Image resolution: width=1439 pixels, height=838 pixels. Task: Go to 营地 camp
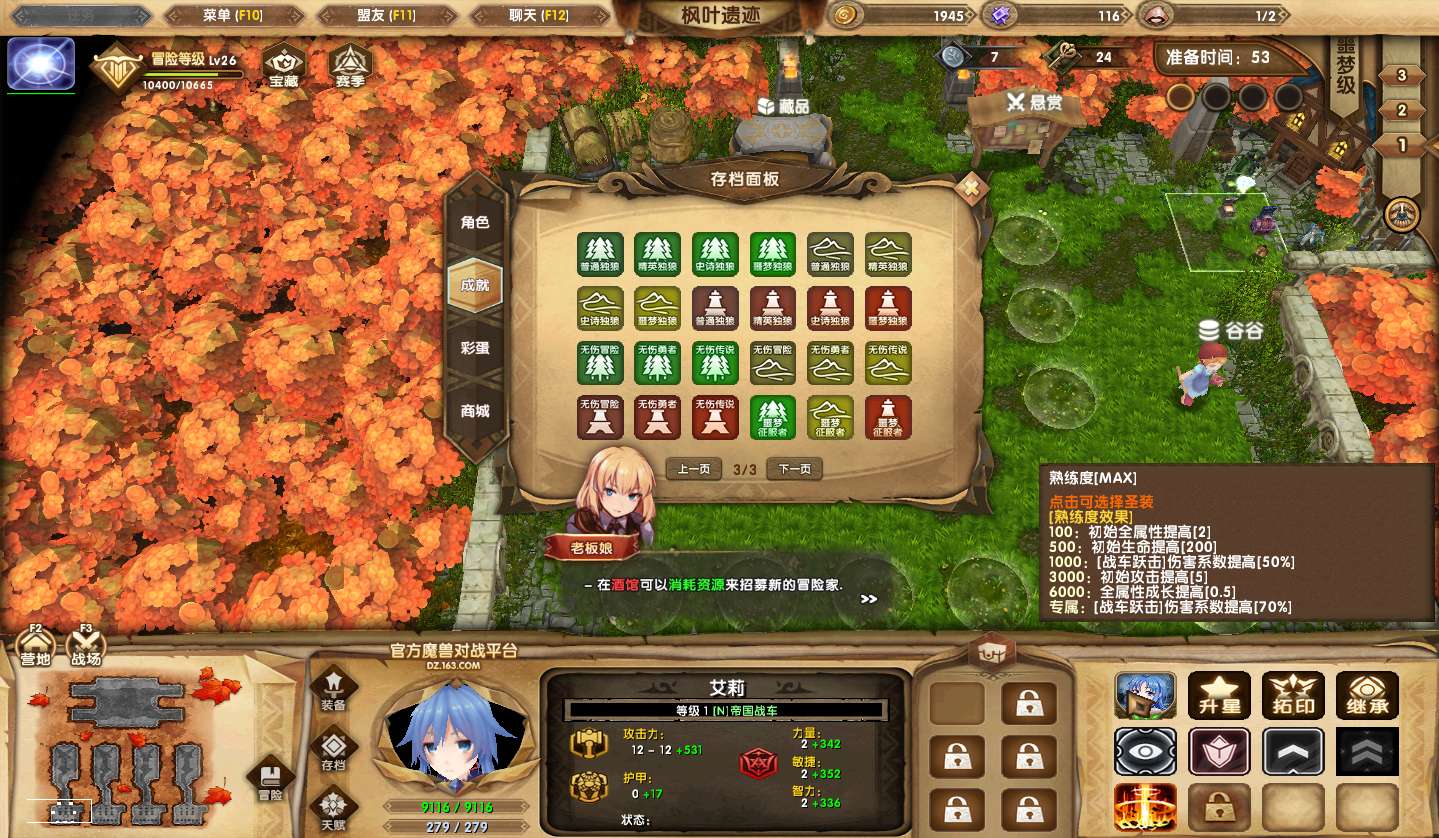pyautogui.click(x=36, y=648)
